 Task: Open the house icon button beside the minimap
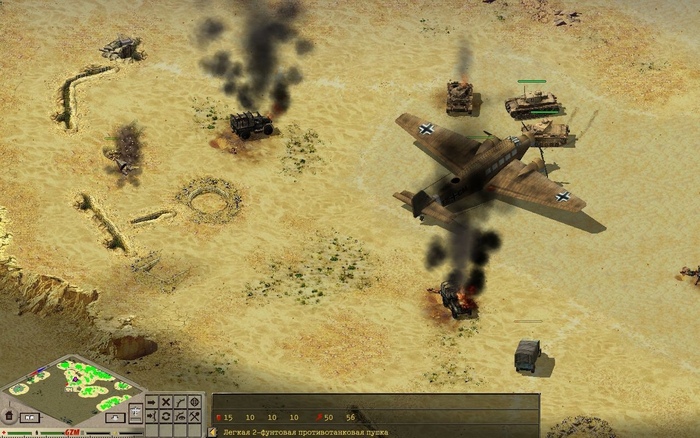point(9,415)
